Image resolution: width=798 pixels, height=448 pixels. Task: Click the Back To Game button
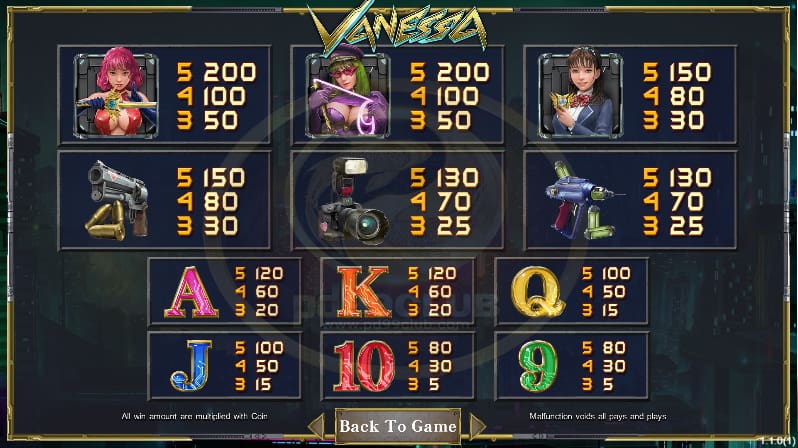point(398,426)
